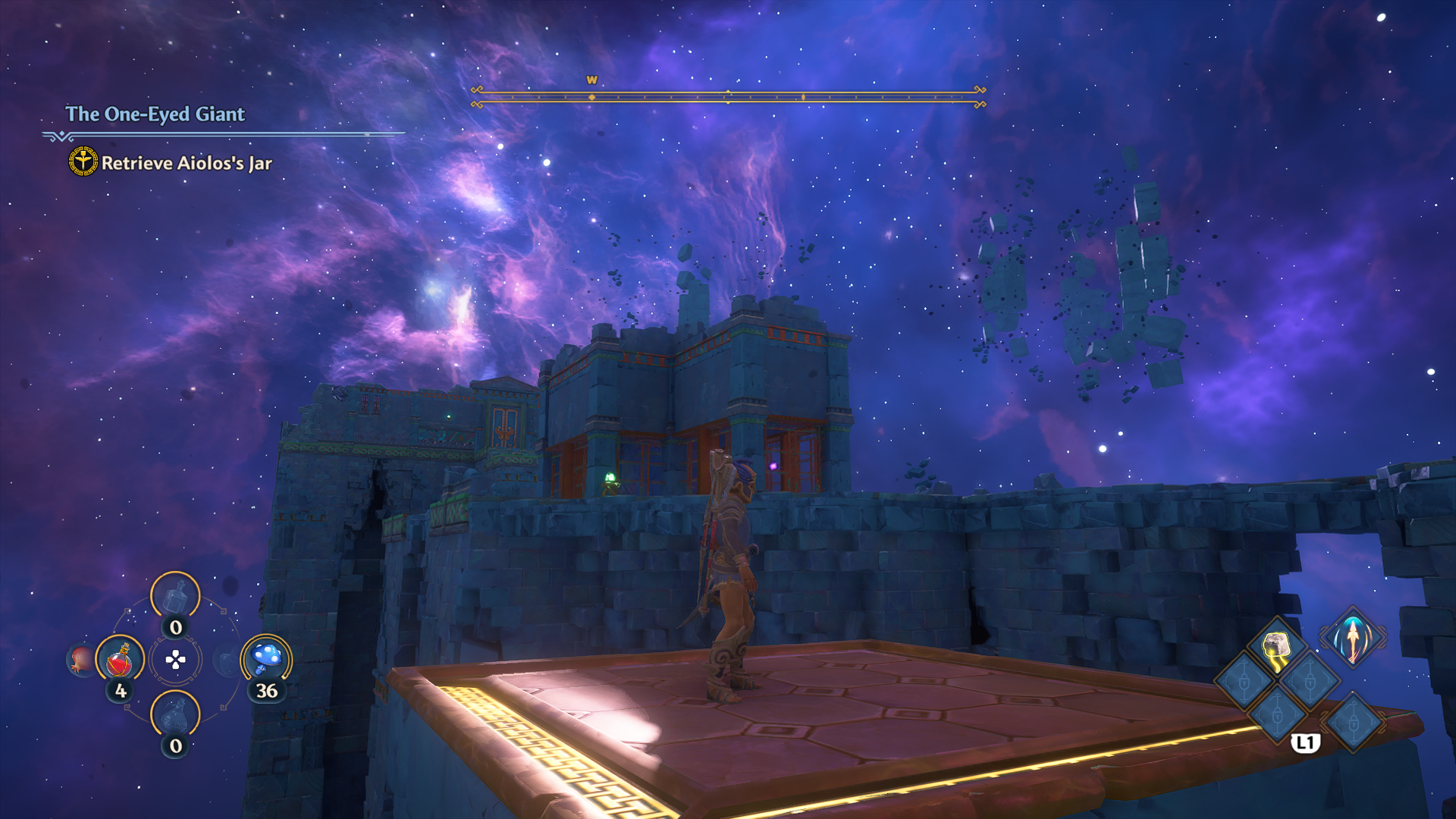Activate the glowing arrow ability
Viewport: 1456px width, 819px height.
pos(1352,638)
